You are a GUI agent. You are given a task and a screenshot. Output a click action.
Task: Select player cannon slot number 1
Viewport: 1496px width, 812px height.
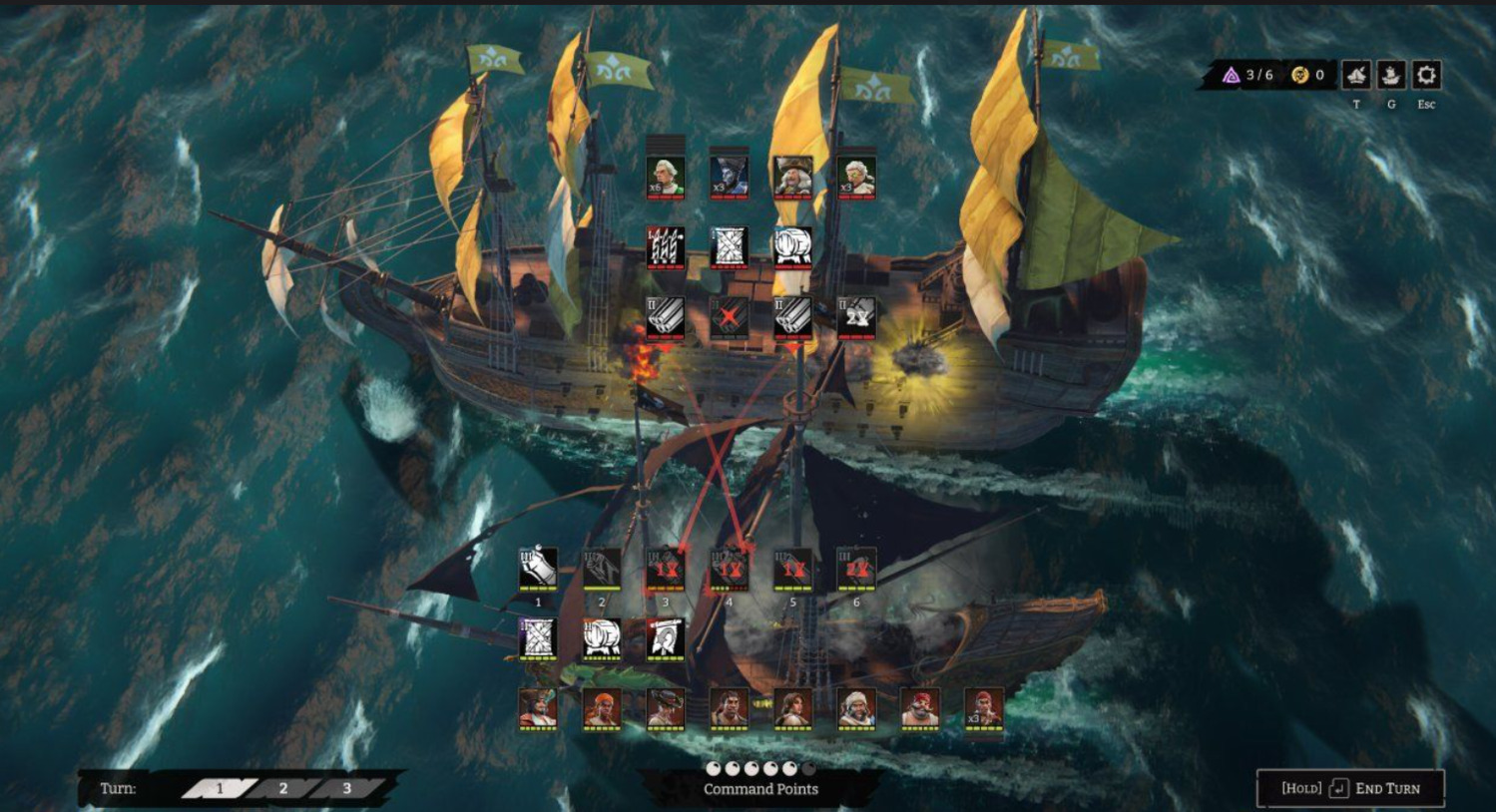538,569
